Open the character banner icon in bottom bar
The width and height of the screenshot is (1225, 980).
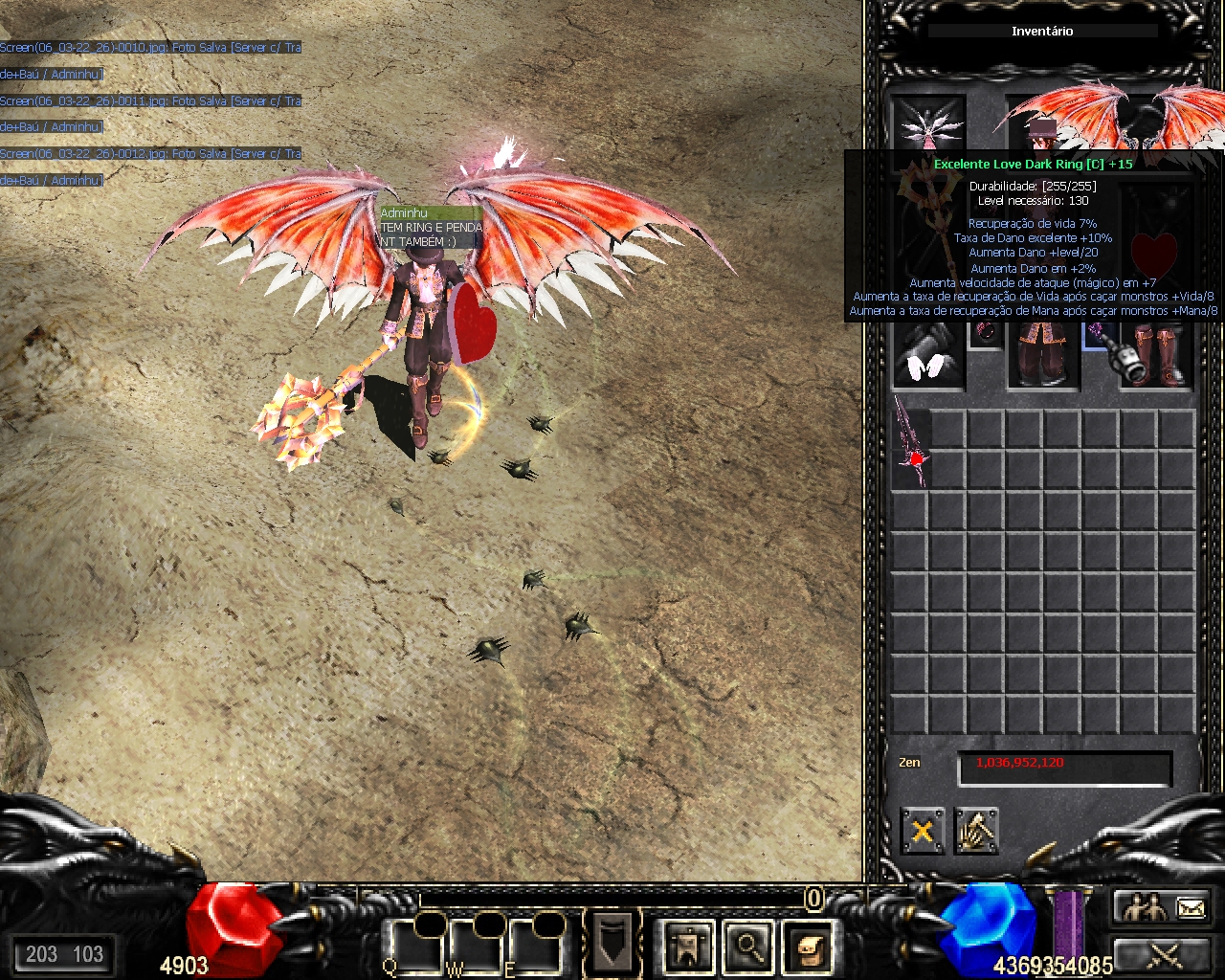click(x=688, y=947)
